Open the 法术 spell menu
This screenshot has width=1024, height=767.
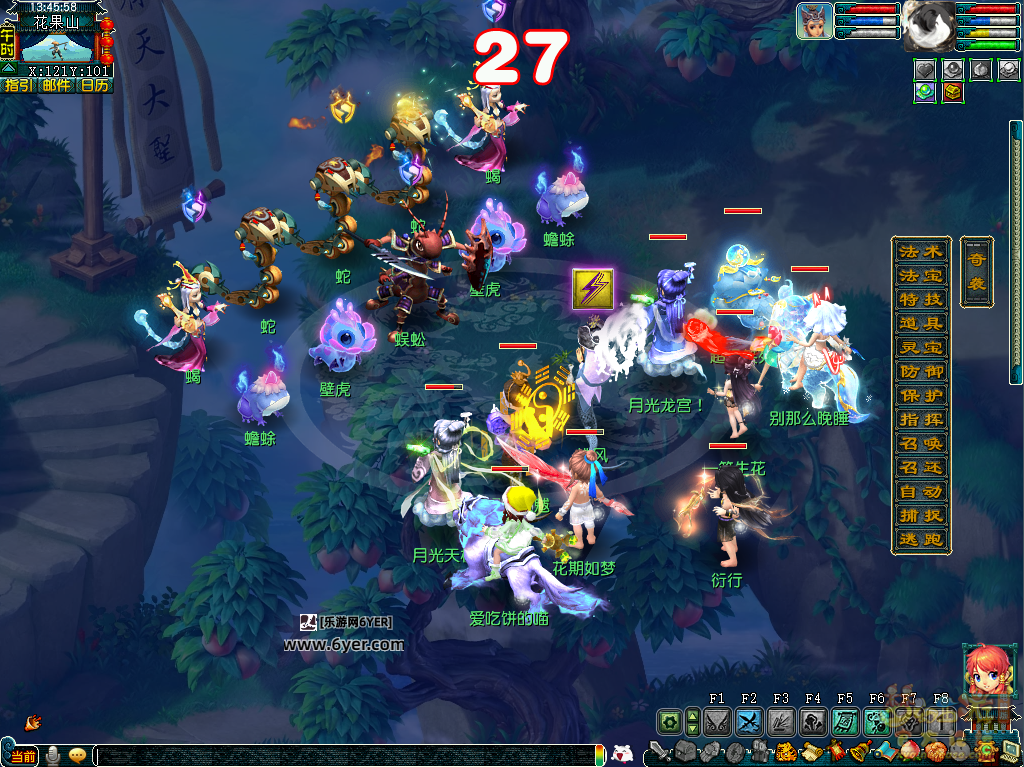click(x=920, y=251)
